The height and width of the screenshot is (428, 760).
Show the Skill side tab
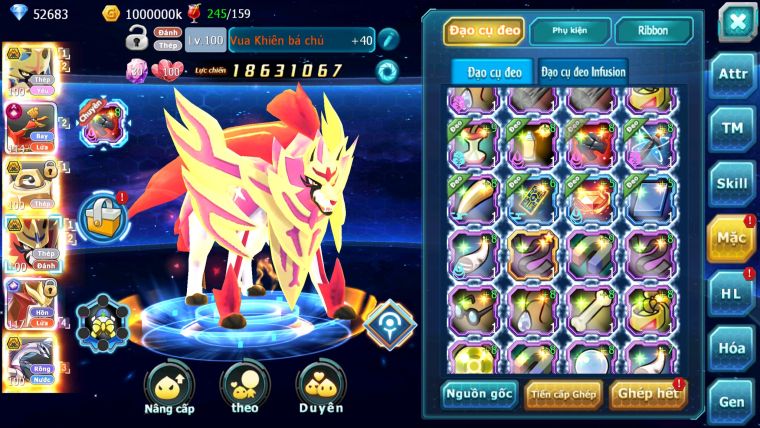733,183
